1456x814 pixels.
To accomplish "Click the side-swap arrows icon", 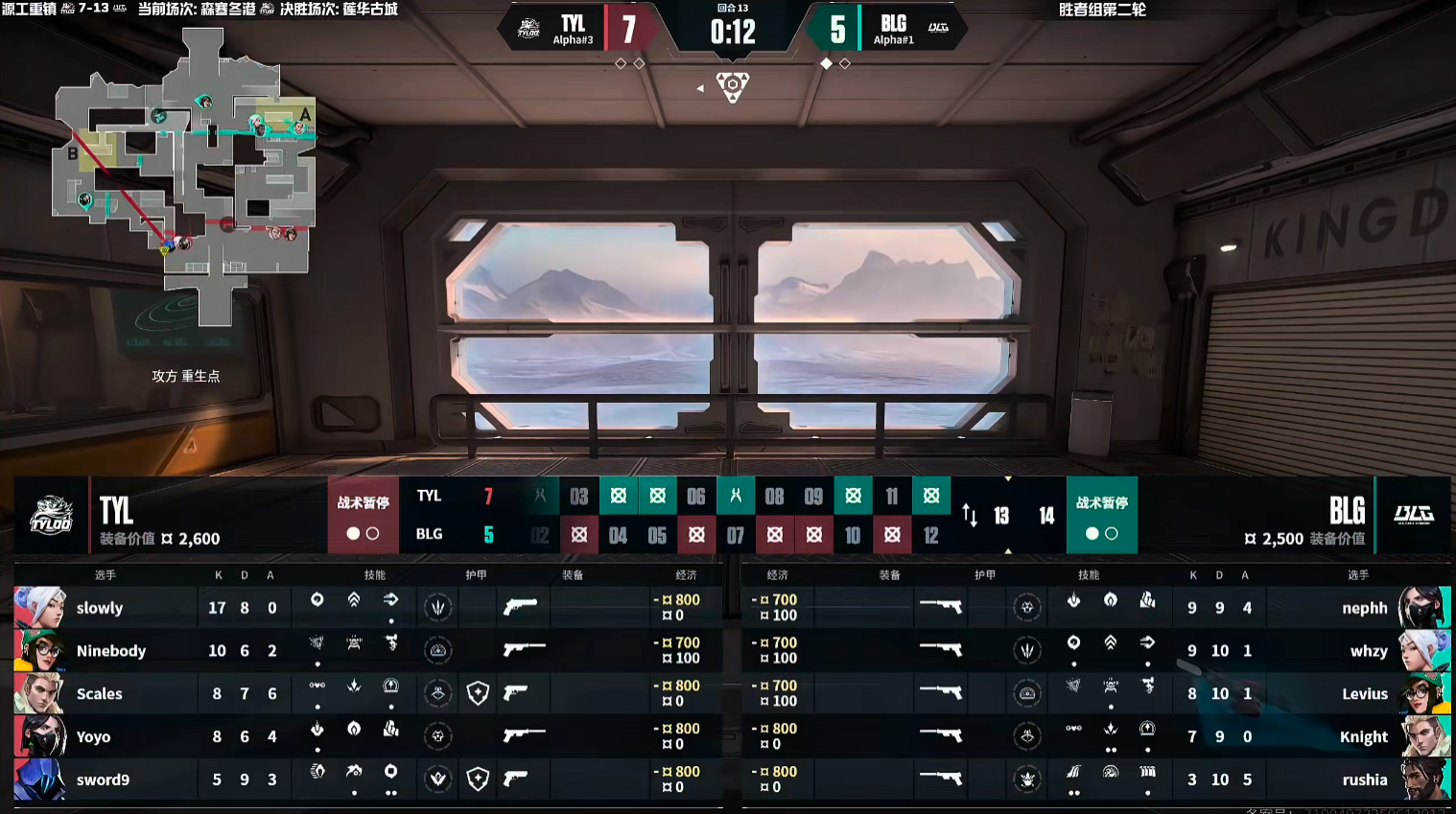I will 970,516.
